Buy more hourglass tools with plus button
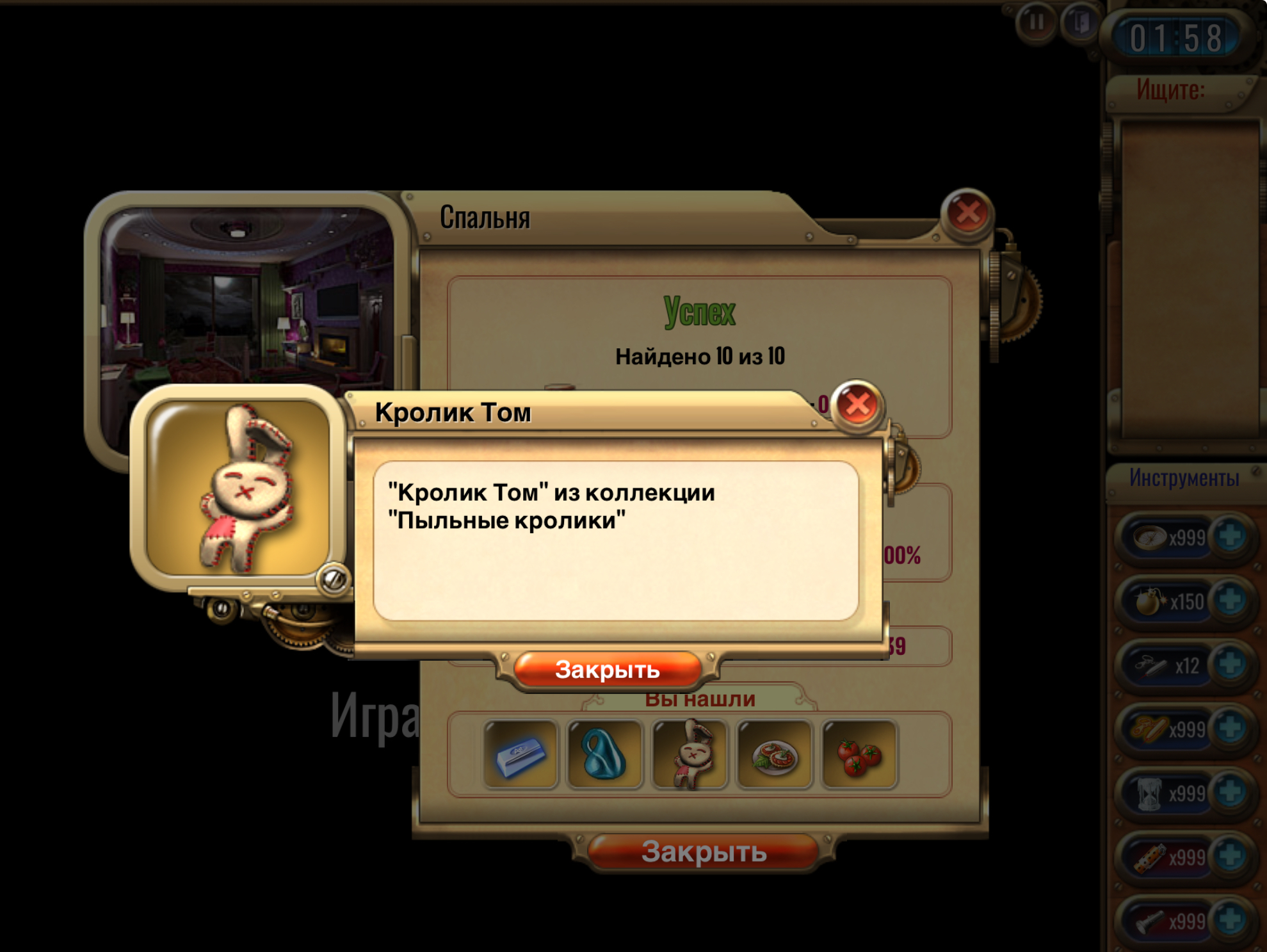Screen dimensions: 1267x952 [x=1230, y=793]
